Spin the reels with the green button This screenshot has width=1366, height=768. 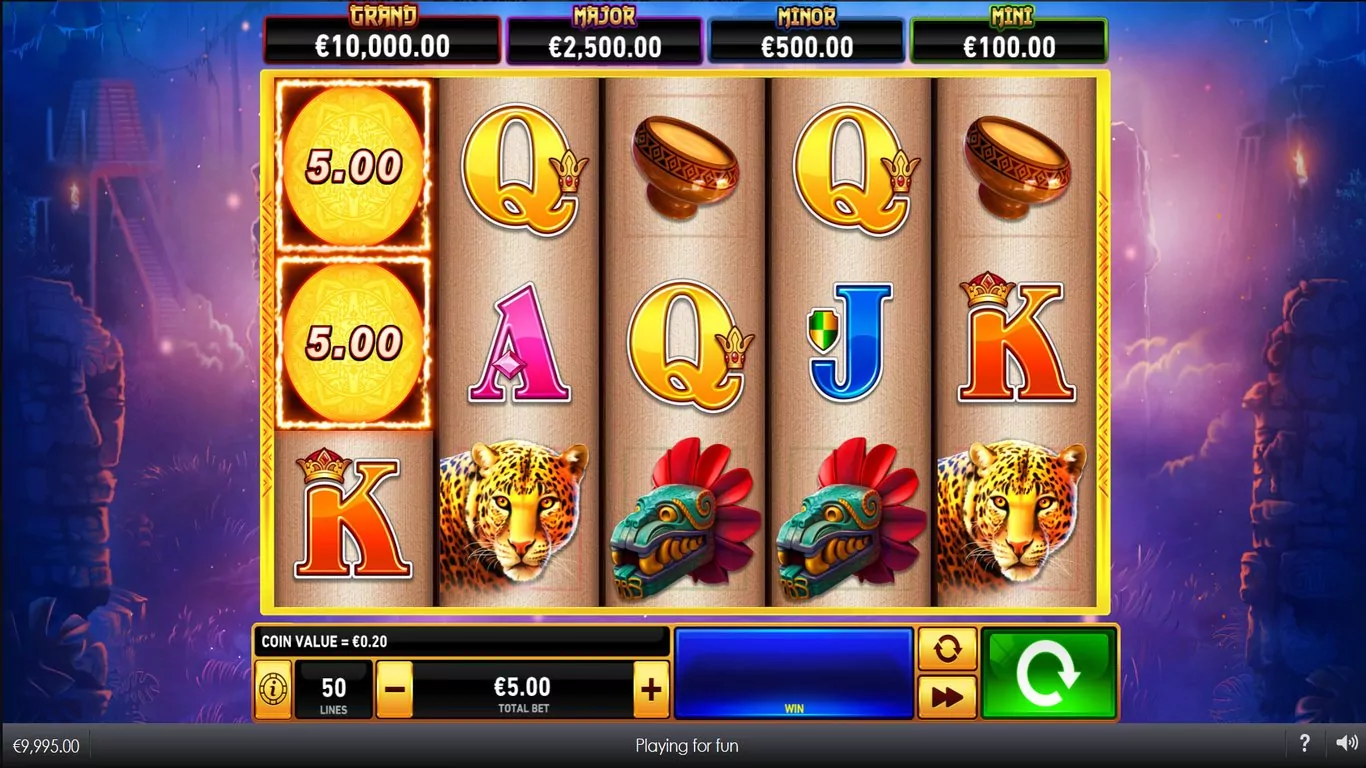pos(1048,673)
